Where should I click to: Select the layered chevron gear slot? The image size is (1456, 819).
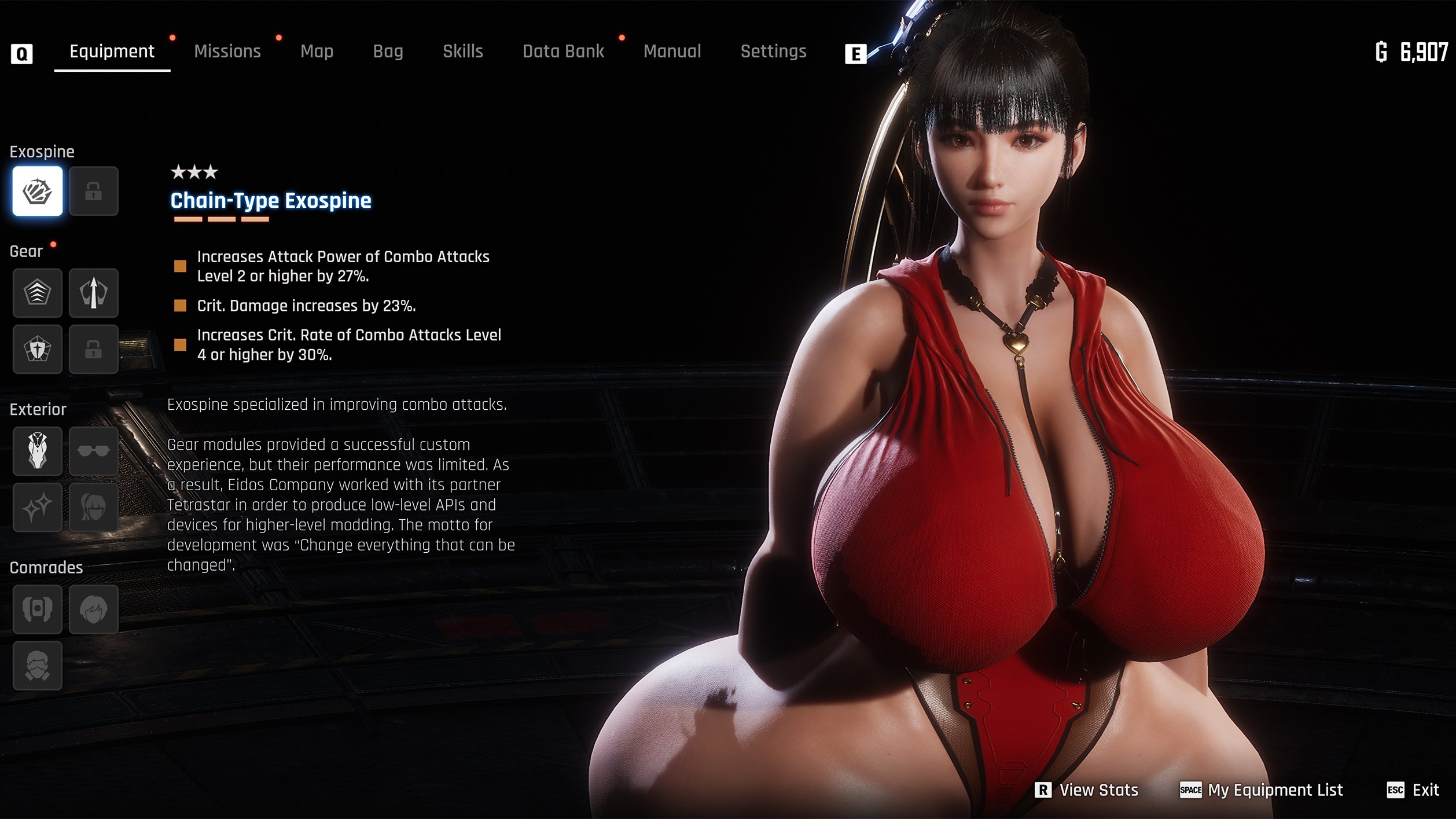38,293
